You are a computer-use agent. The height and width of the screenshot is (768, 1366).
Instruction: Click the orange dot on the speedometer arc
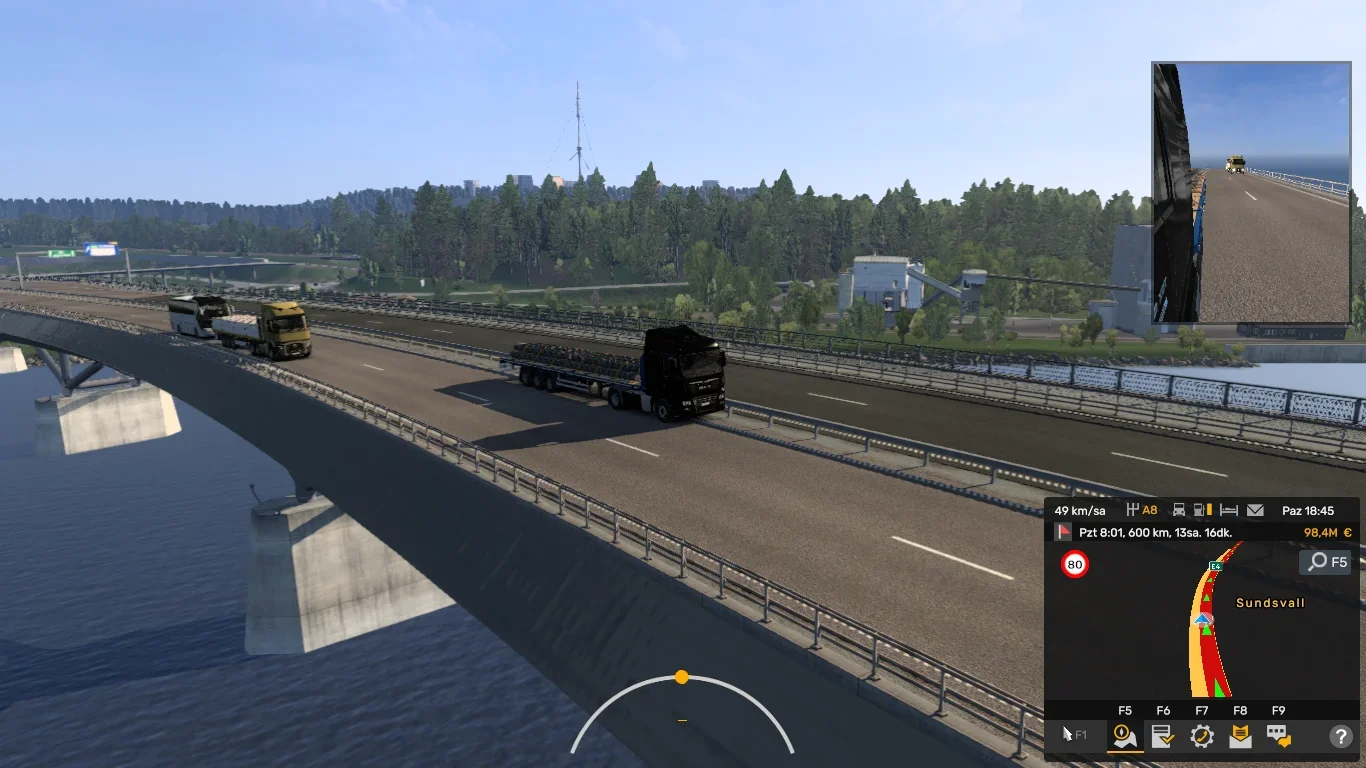click(681, 677)
